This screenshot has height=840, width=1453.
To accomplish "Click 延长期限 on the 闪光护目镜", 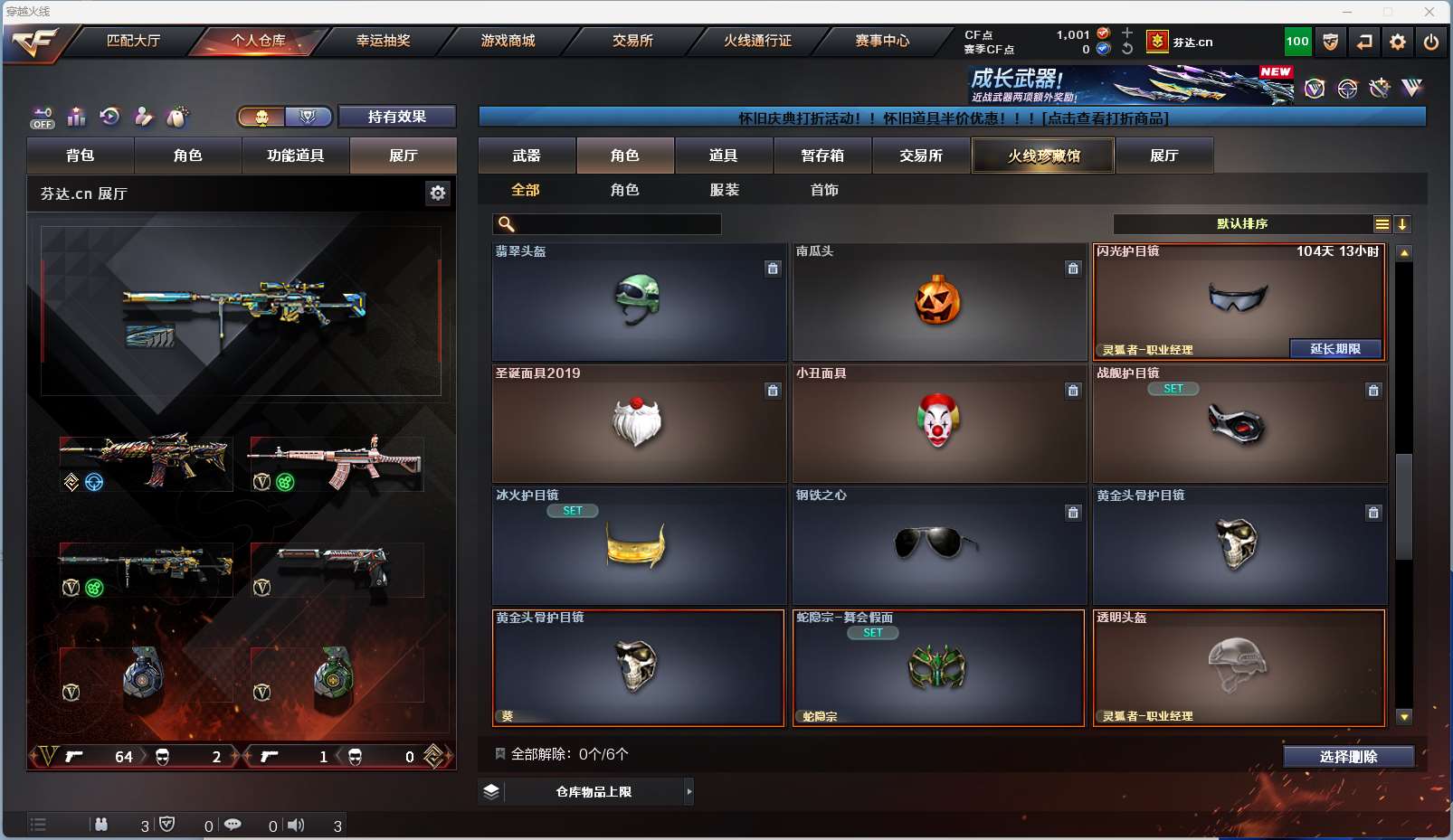I will (x=1335, y=349).
